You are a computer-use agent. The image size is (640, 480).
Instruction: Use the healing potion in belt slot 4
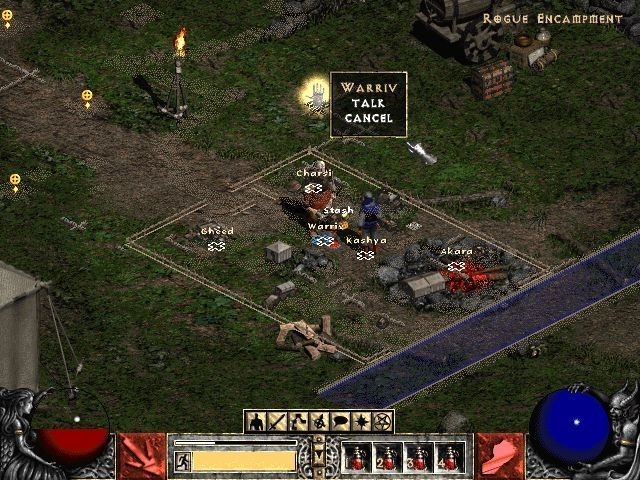(x=449, y=458)
